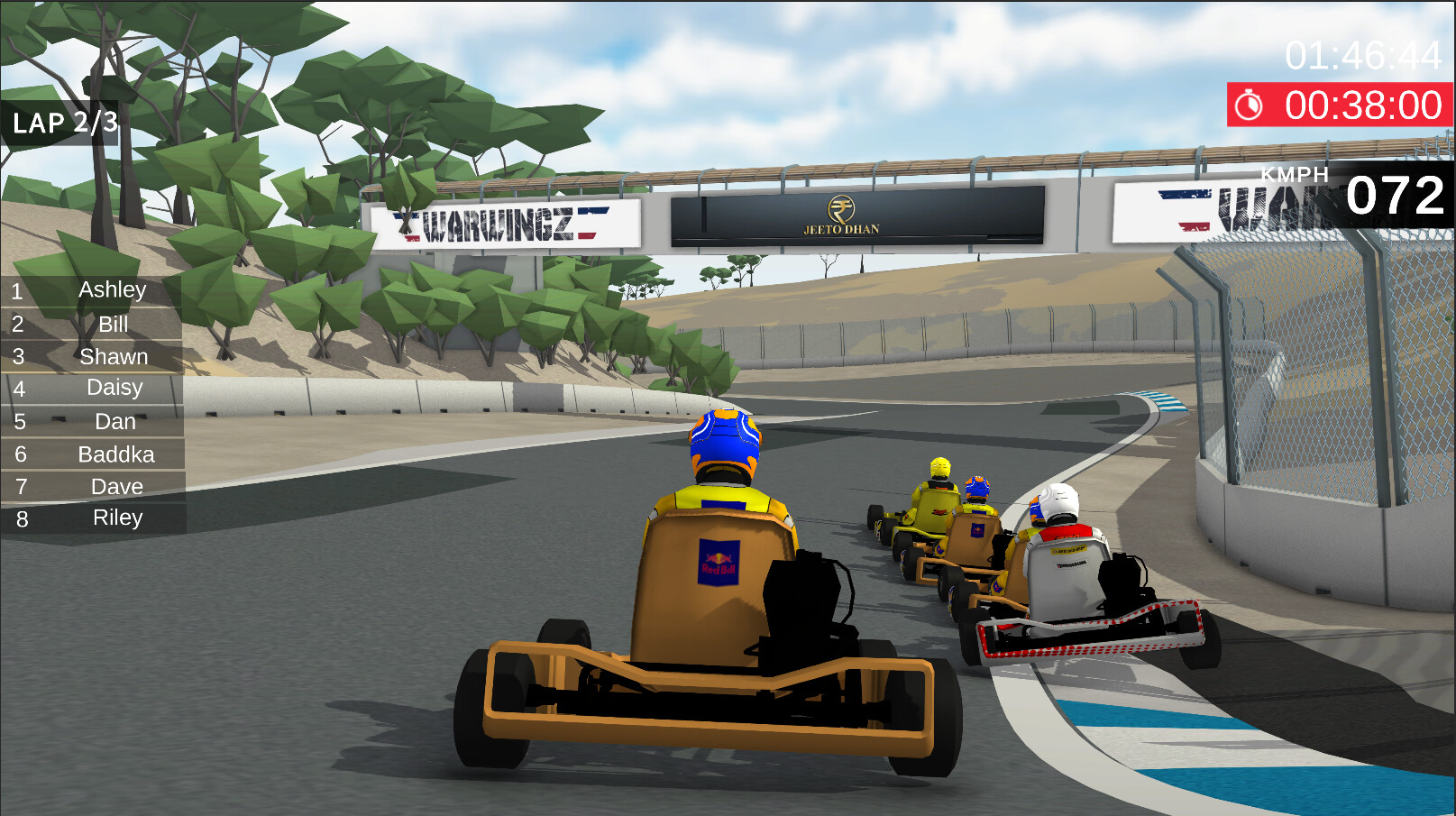This screenshot has height=816, width=1456.
Task: Toggle the race timer showing 01:46:44
Action: pos(1361,57)
